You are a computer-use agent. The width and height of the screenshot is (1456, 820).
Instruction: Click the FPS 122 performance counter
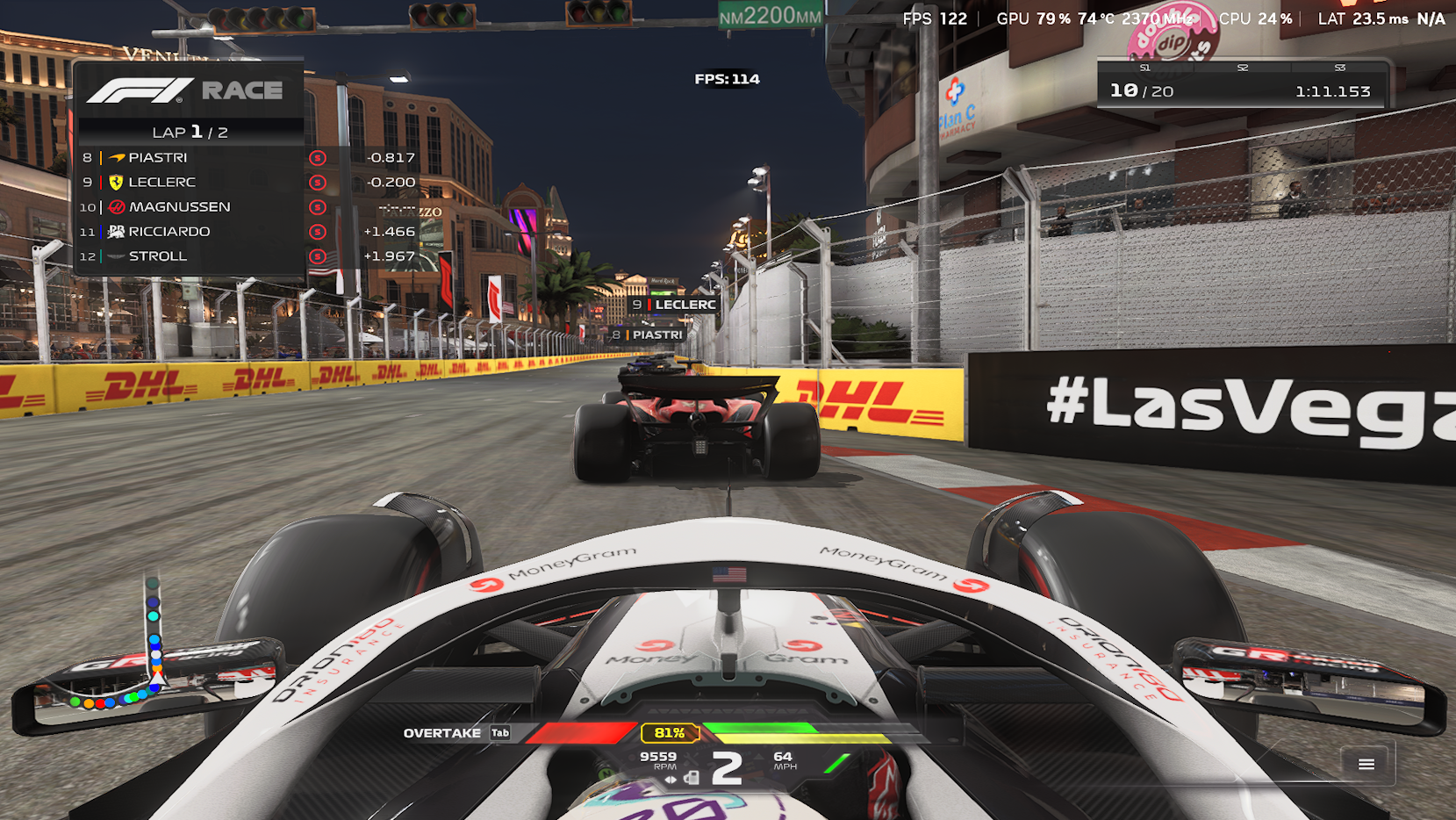coord(935,18)
